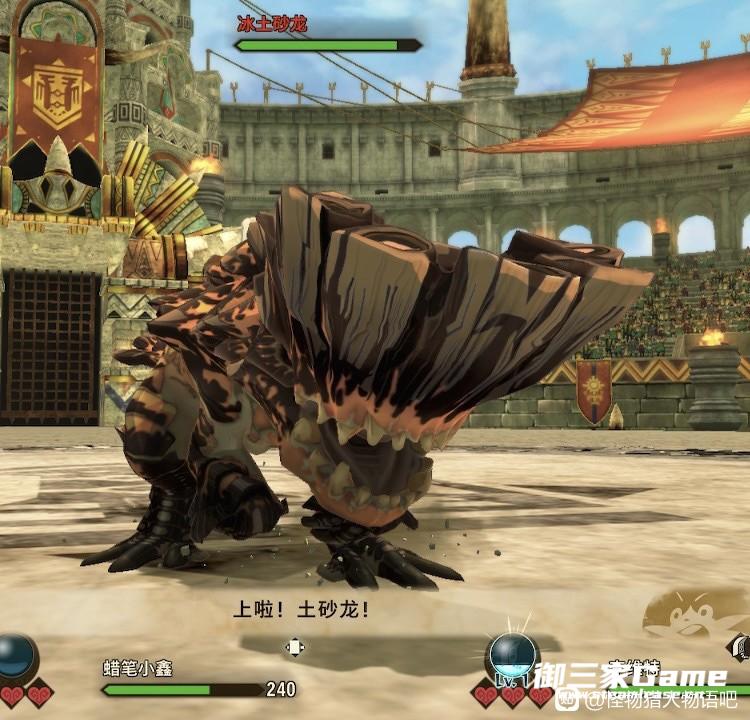
Task: Advance the "上啦！土砂龙！" battle message
Action: point(301,607)
